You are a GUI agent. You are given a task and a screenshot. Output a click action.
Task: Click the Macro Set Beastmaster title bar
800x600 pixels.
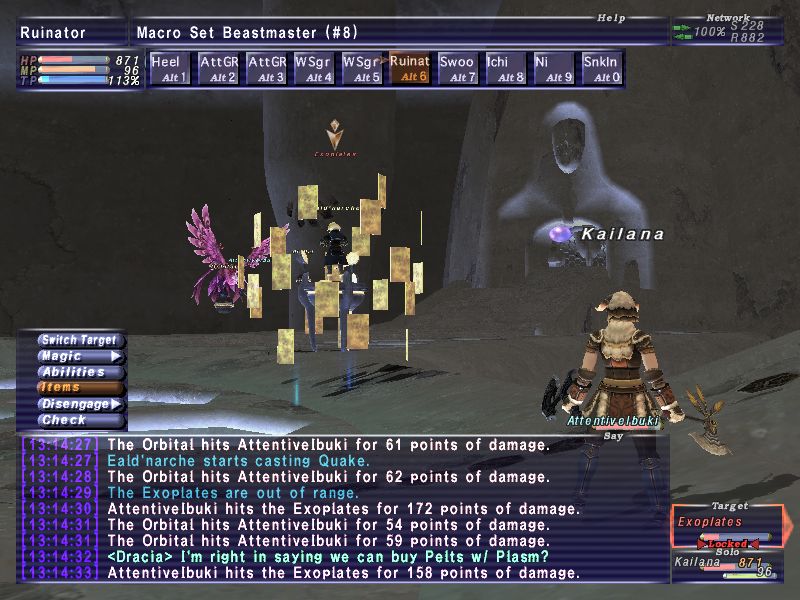(398, 32)
